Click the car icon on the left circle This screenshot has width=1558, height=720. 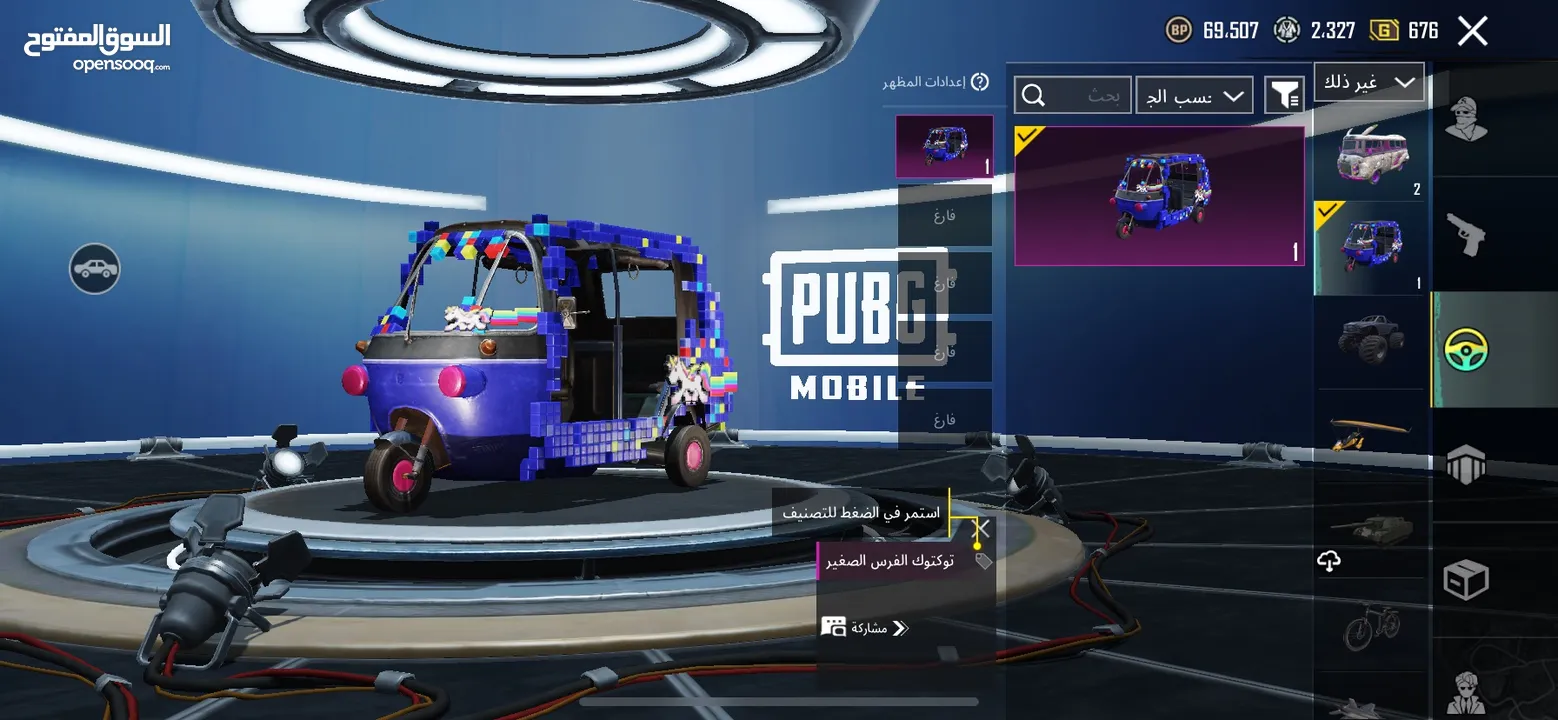95,269
